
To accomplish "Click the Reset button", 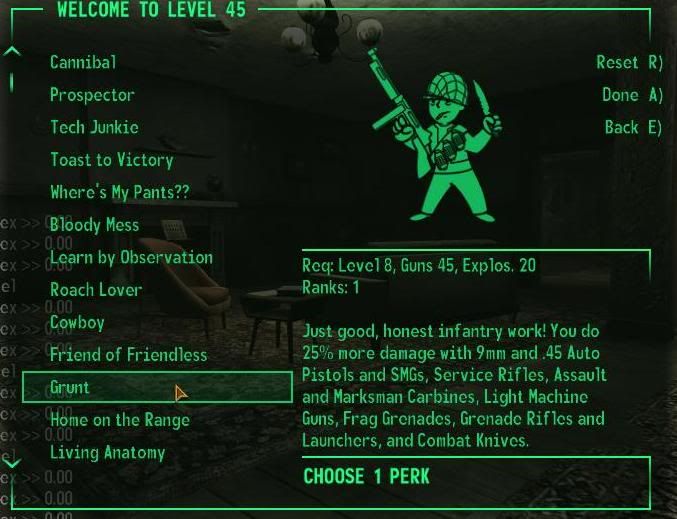I will coord(629,62).
